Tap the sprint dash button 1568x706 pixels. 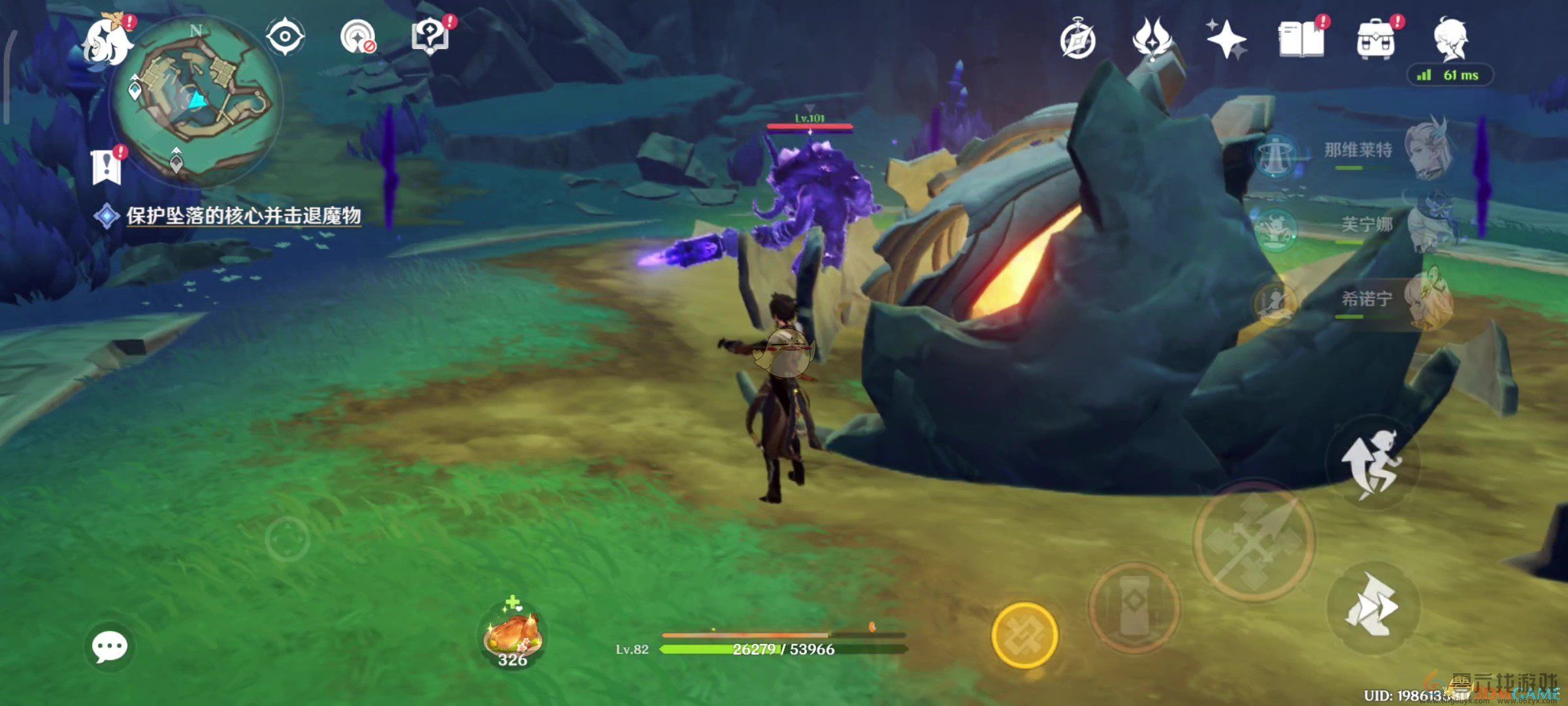[1372, 607]
